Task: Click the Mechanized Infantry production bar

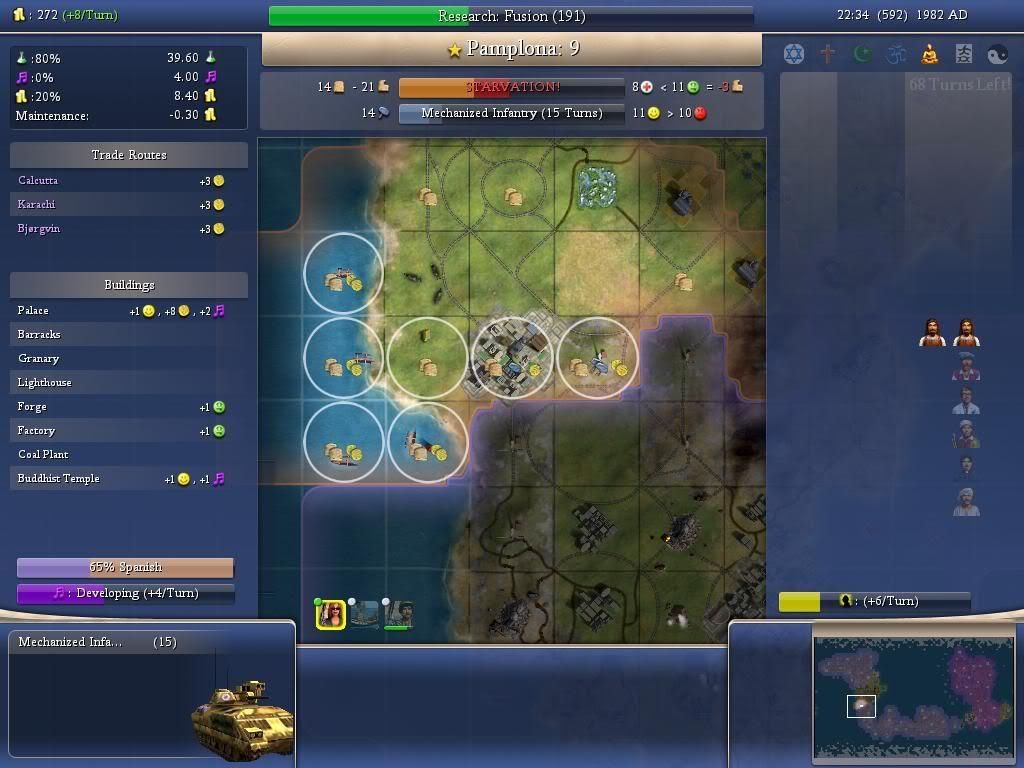Action: click(511, 113)
